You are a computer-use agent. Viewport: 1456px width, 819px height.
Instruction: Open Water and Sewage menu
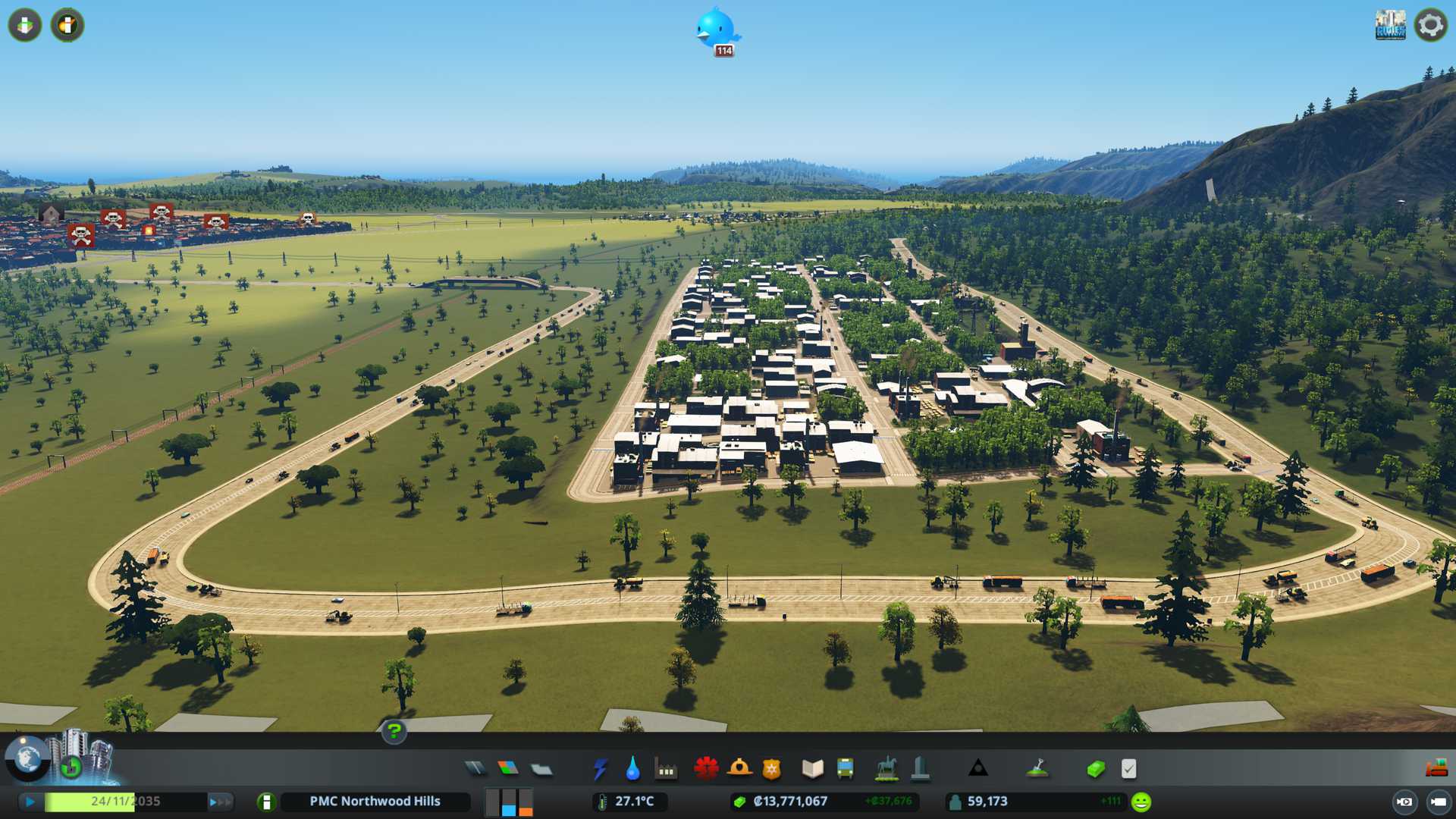pyautogui.click(x=632, y=769)
